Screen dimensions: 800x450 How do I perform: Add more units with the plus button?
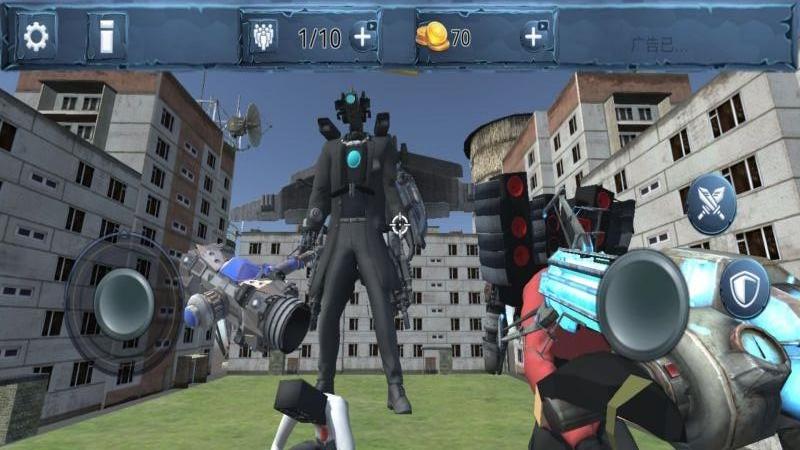click(363, 38)
